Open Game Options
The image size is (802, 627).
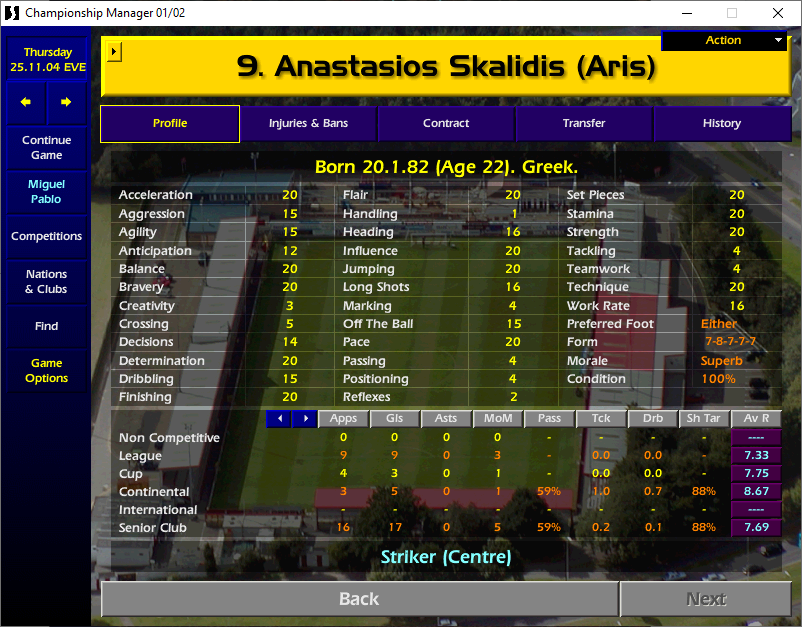[x=47, y=371]
